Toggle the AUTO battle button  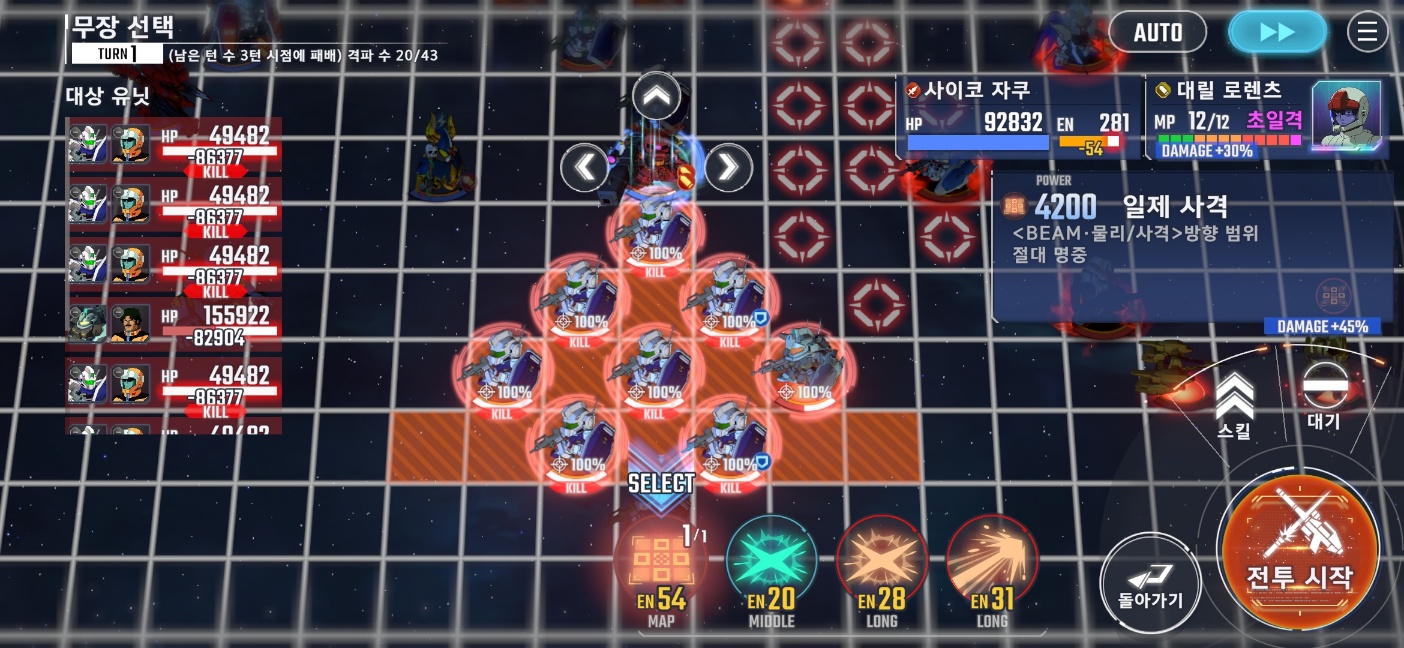(x=1157, y=32)
